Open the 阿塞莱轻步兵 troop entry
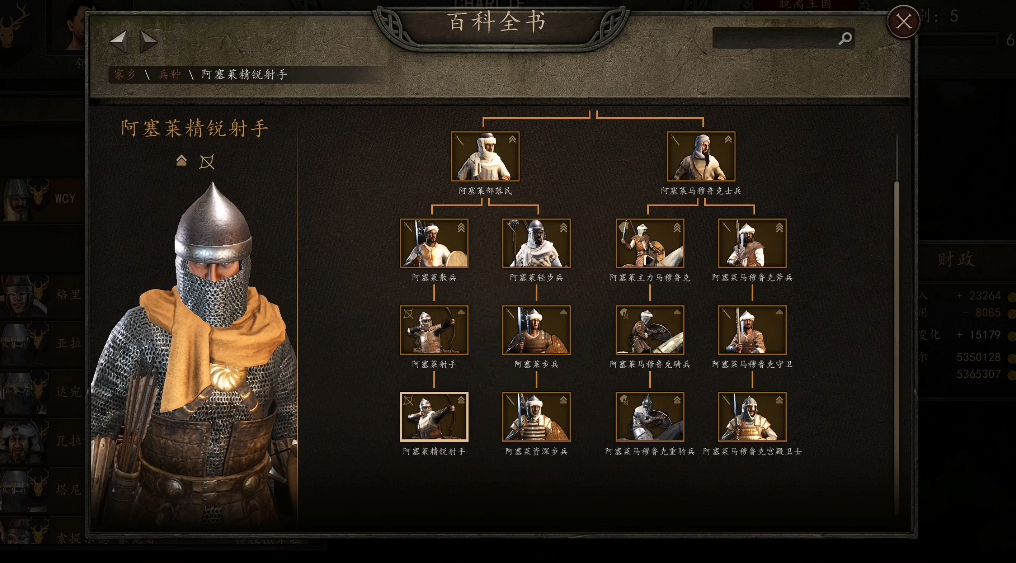Screen dimensions: 1016x563 pyautogui.click(x=536, y=244)
